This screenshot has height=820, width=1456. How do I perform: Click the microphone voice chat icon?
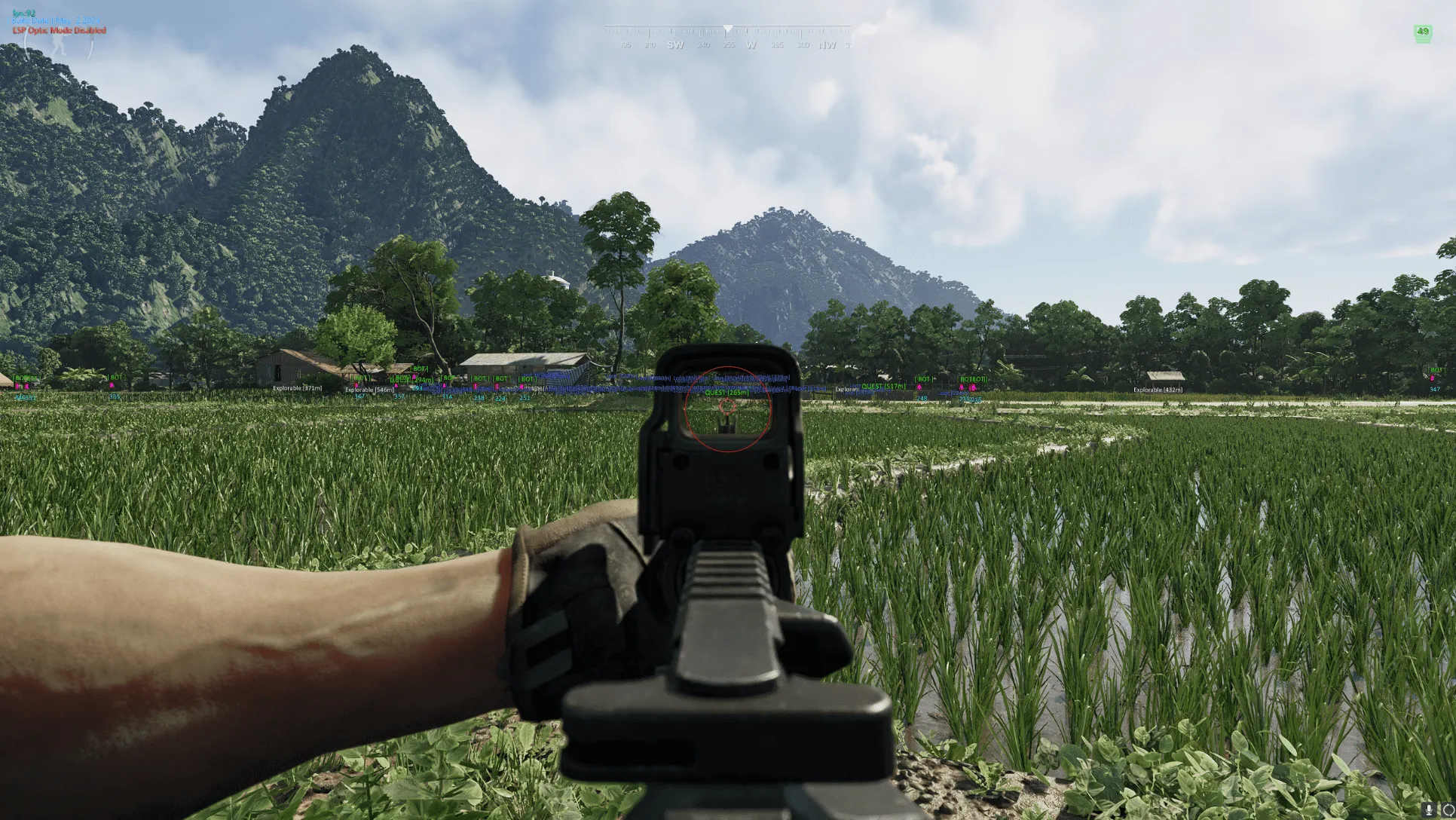coord(1430,811)
